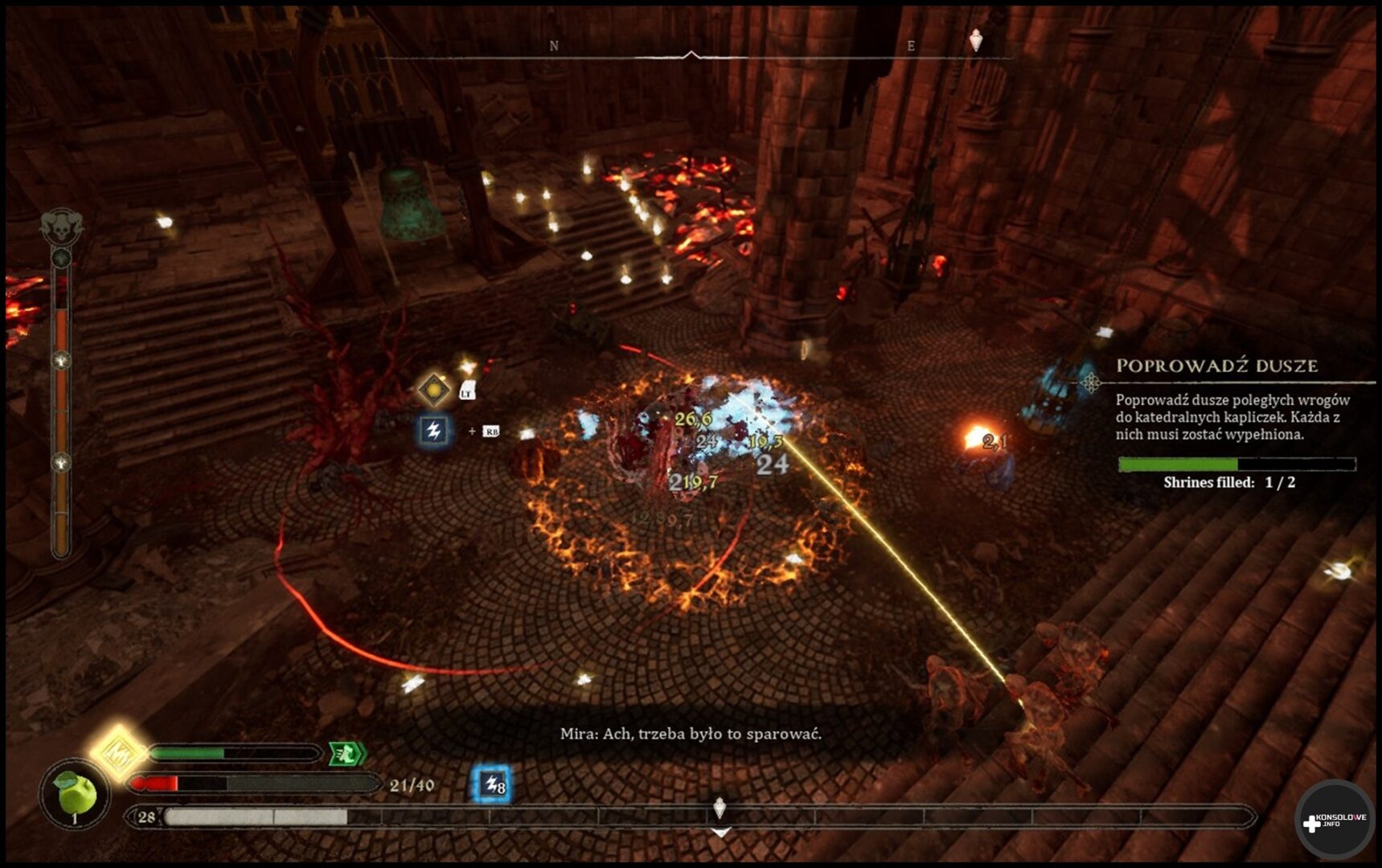Image resolution: width=1382 pixels, height=868 pixels.
Task: Choose the blue lightning skill icon mid-screen
Action: (434, 431)
